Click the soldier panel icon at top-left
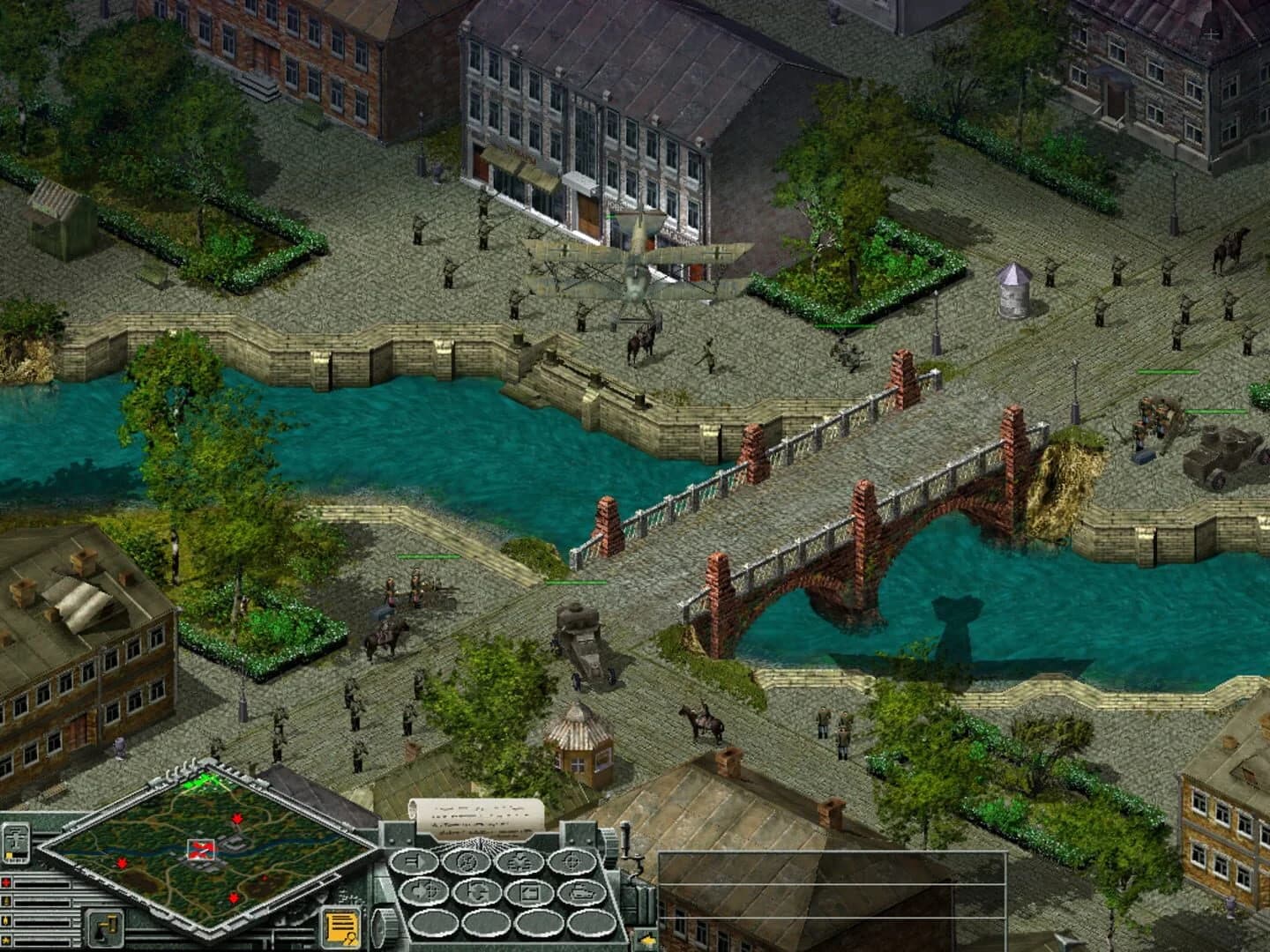This screenshot has width=1270, height=952. tap(14, 844)
